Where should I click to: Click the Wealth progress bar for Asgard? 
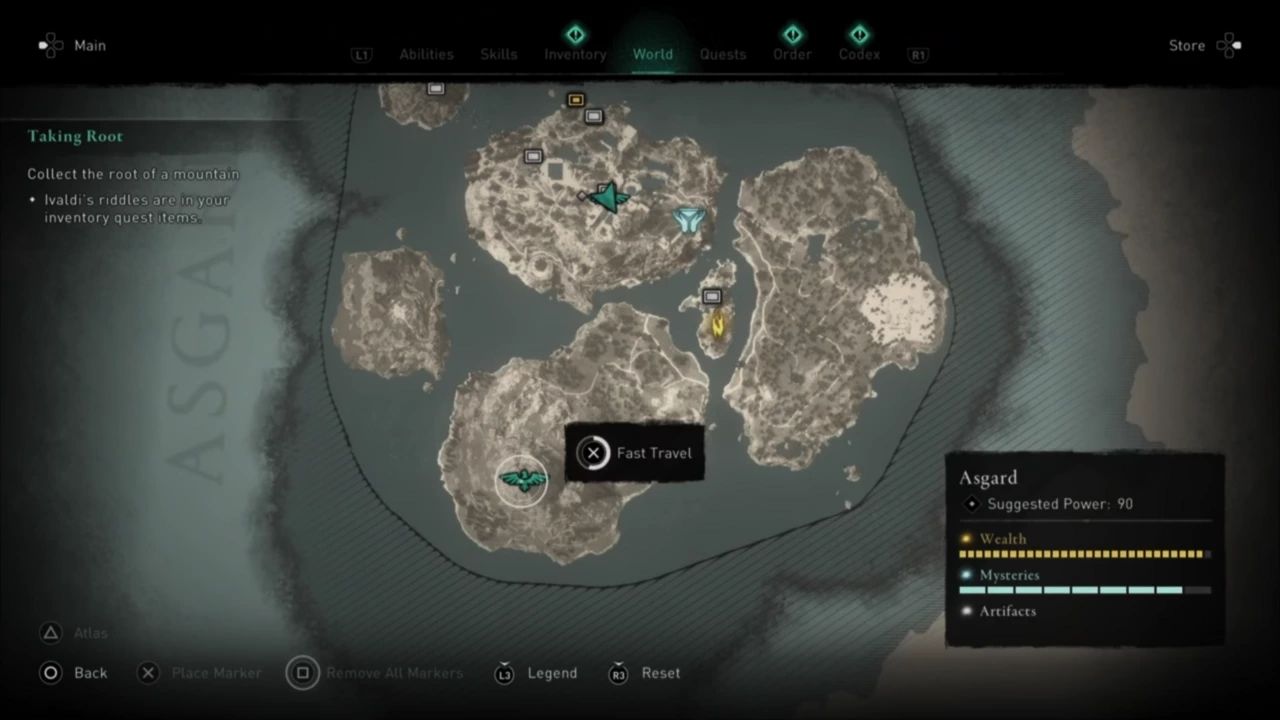coord(1085,553)
